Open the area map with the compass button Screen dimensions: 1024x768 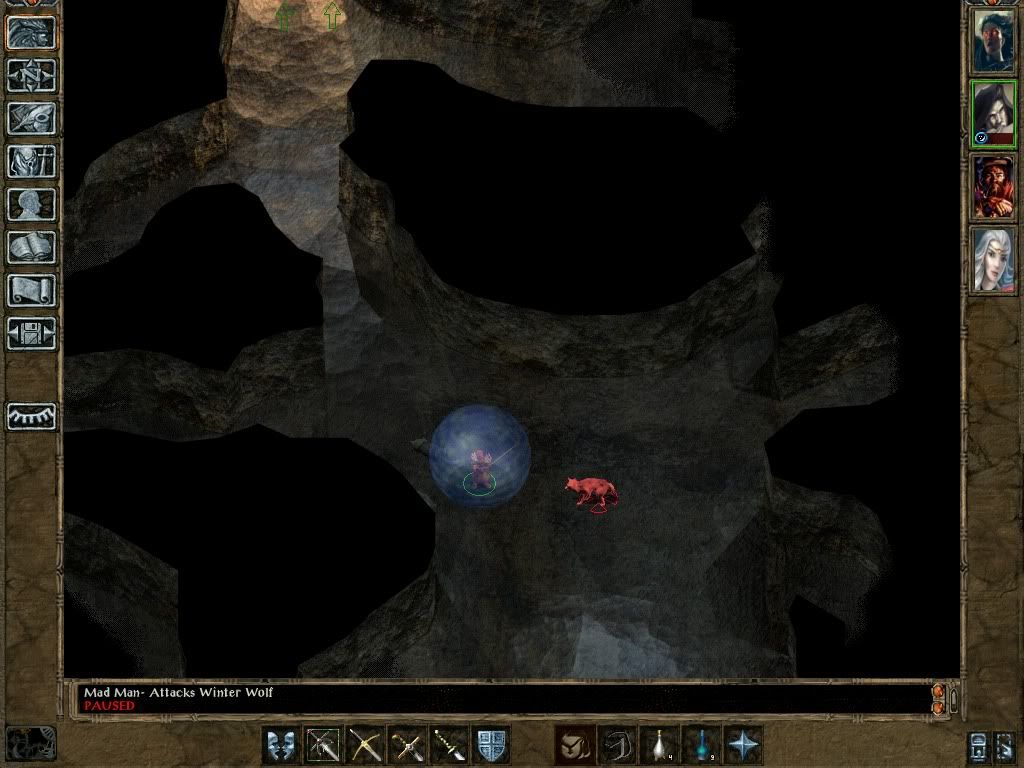click(31, 75)
